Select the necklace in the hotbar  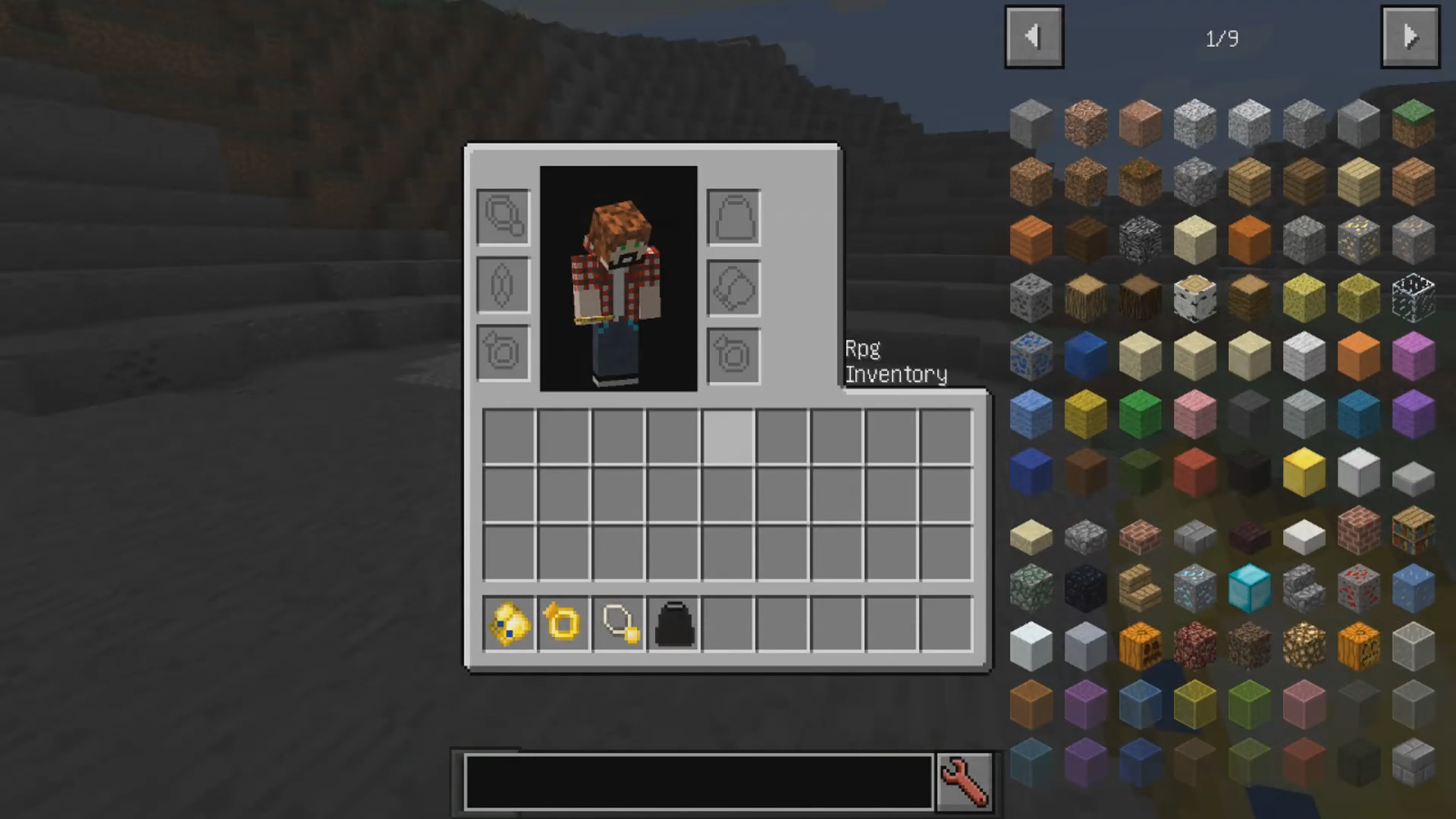(x=619, y=624)
